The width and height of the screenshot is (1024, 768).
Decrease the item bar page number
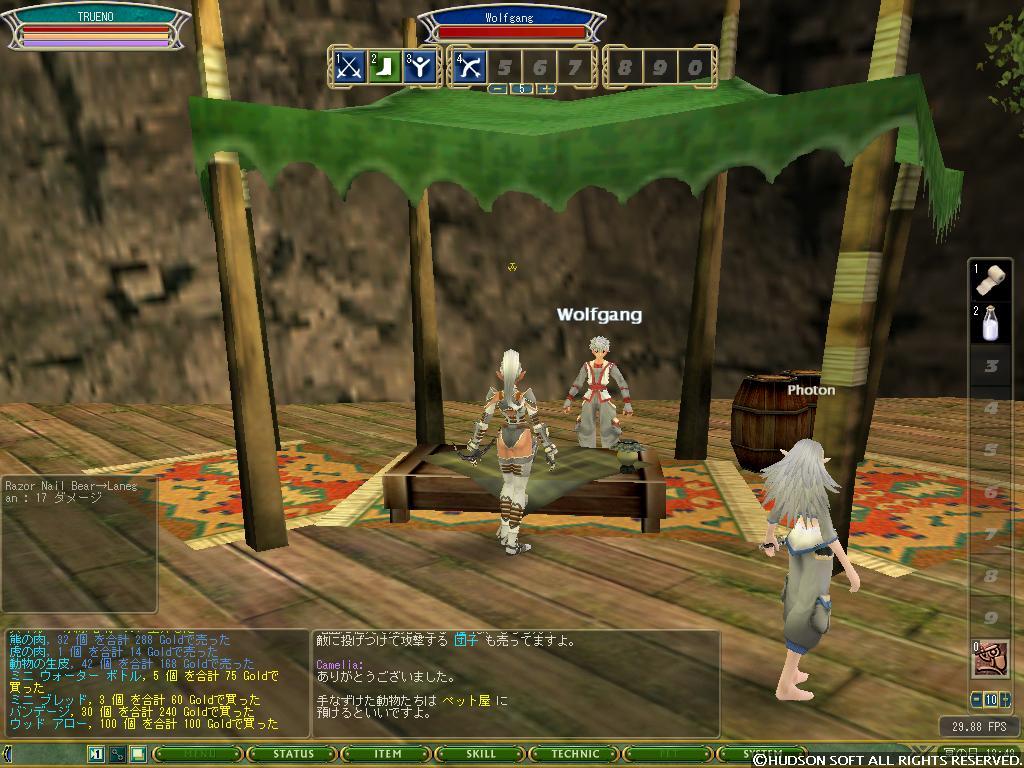tap(975, 699)
